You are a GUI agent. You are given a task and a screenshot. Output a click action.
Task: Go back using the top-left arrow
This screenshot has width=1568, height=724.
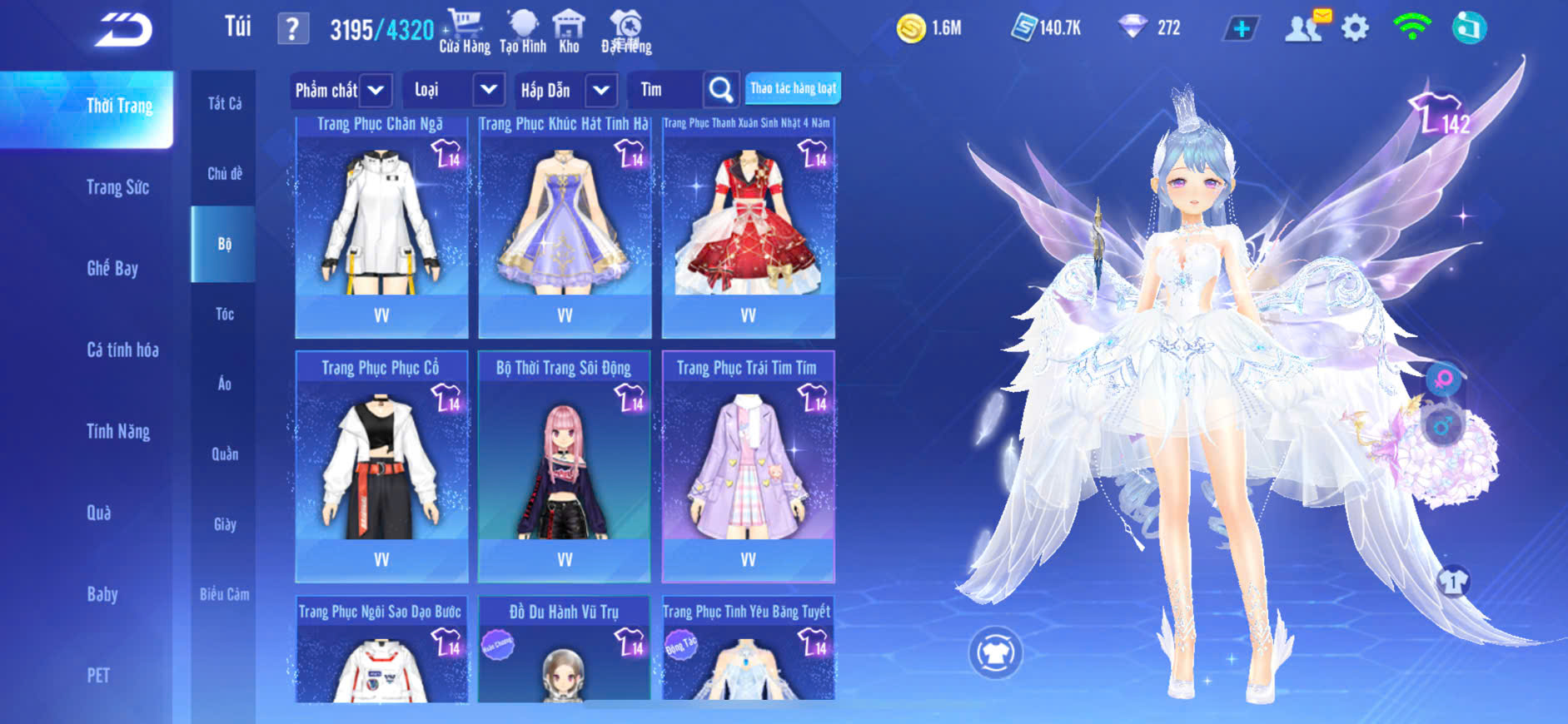coord(123,30)
